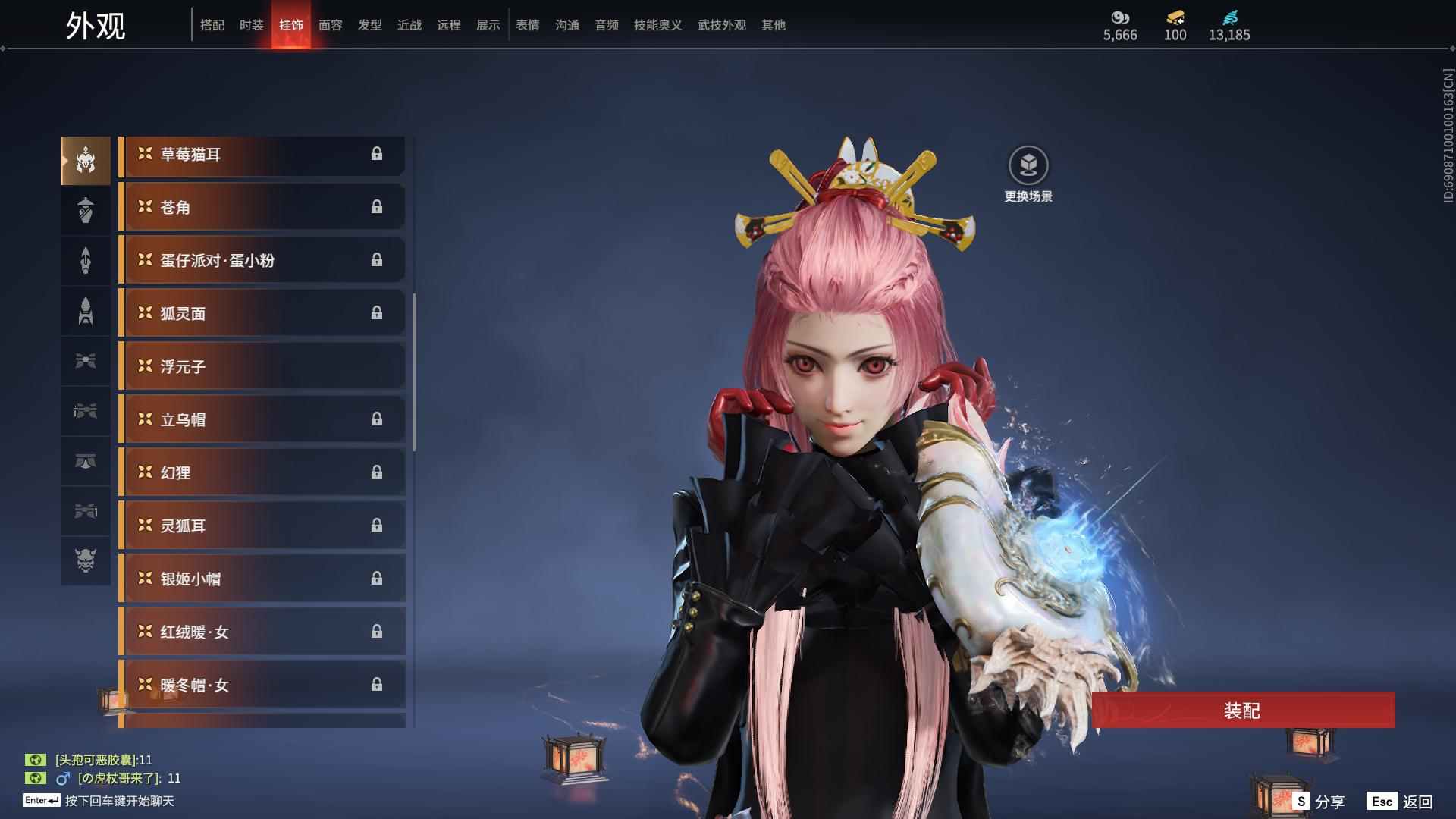
Task: Select the 苍角 accessory row
Action: pos(262,207)
